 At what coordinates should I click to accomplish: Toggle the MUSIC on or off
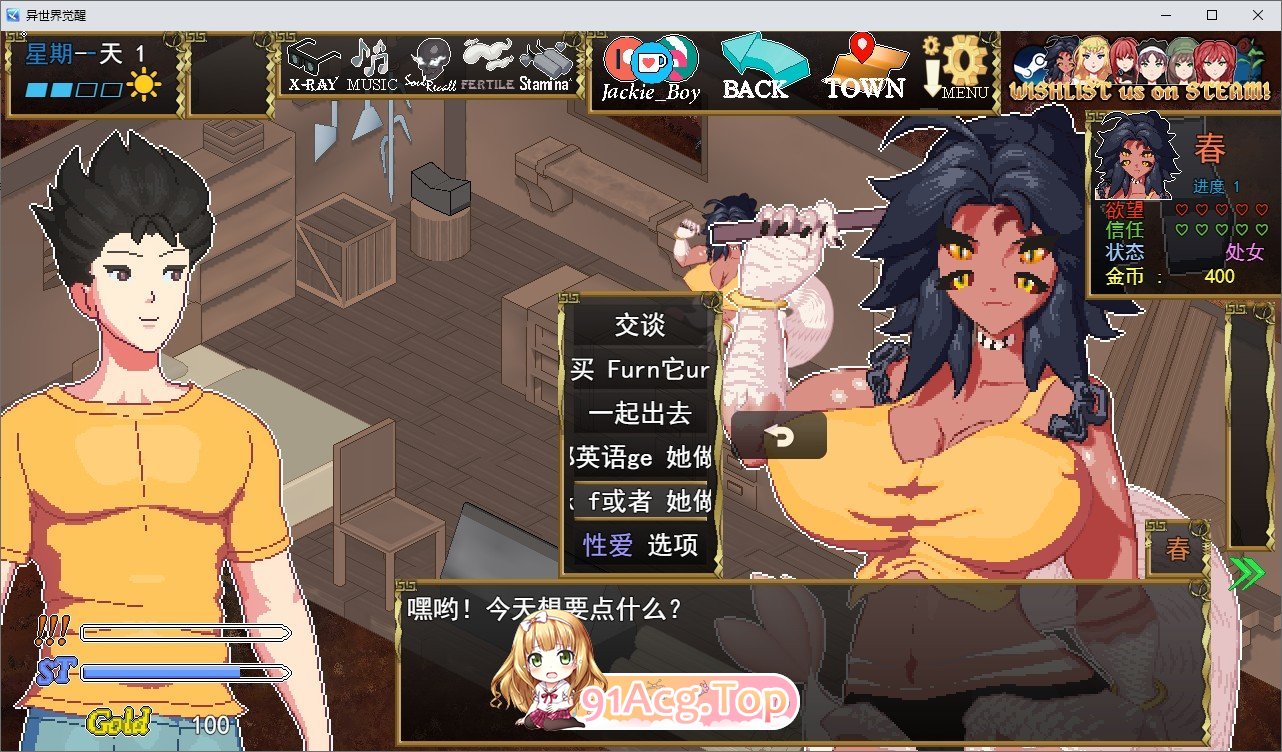pos(372,58)
